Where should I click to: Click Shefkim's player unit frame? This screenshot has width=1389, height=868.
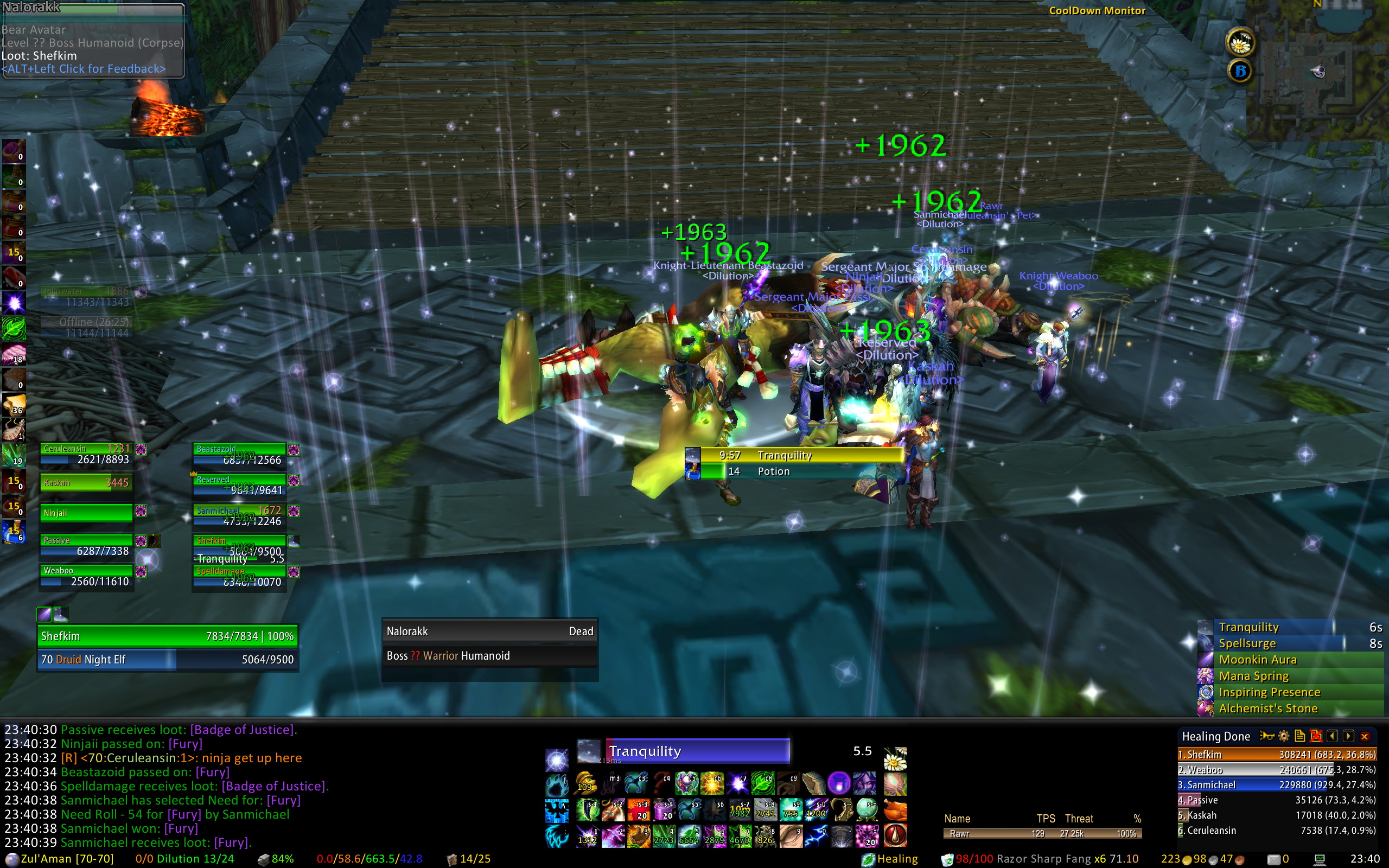point(167,636)
